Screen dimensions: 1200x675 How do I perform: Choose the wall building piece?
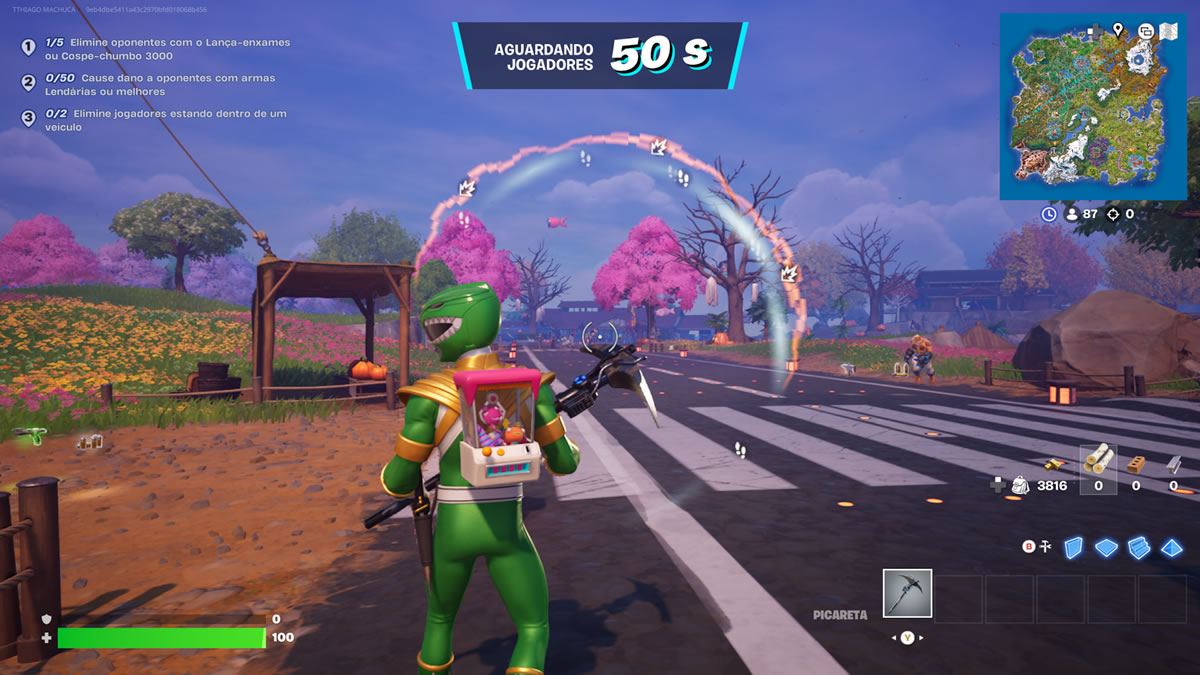coord(1073,547)
